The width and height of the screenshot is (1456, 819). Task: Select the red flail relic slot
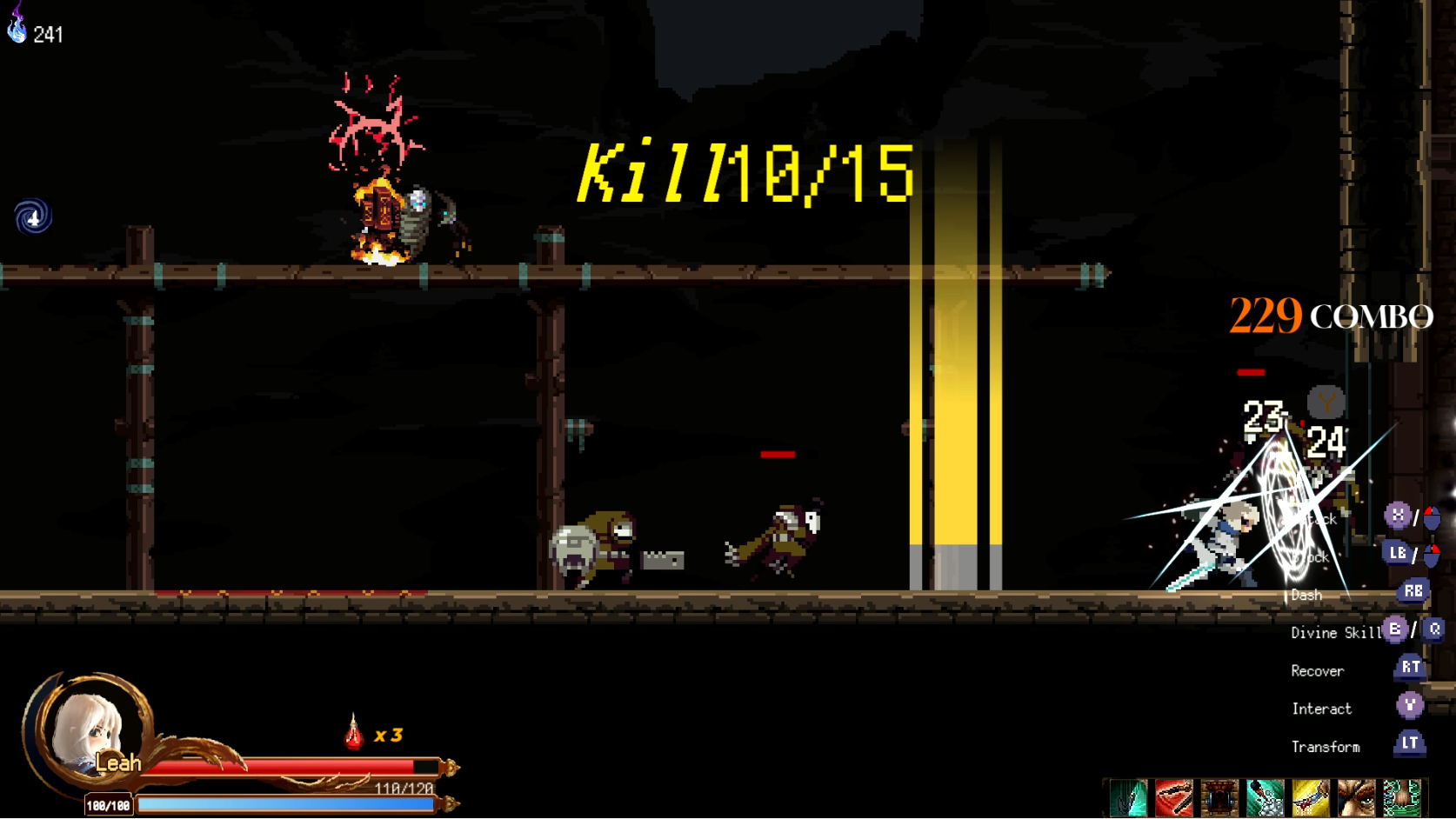click(1173, 798)
